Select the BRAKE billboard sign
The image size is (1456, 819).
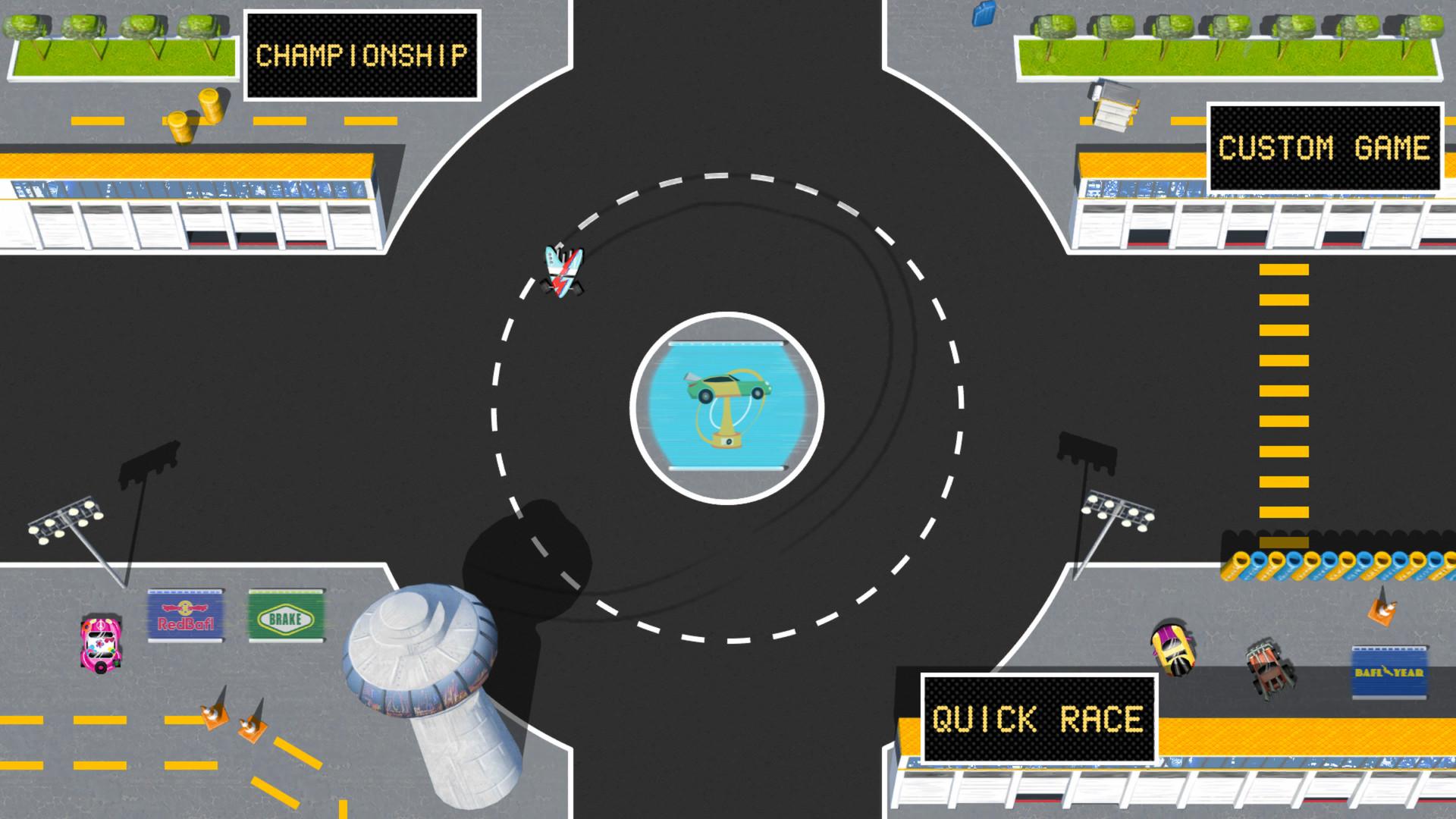pyautogui.click(x=287, y=616)
